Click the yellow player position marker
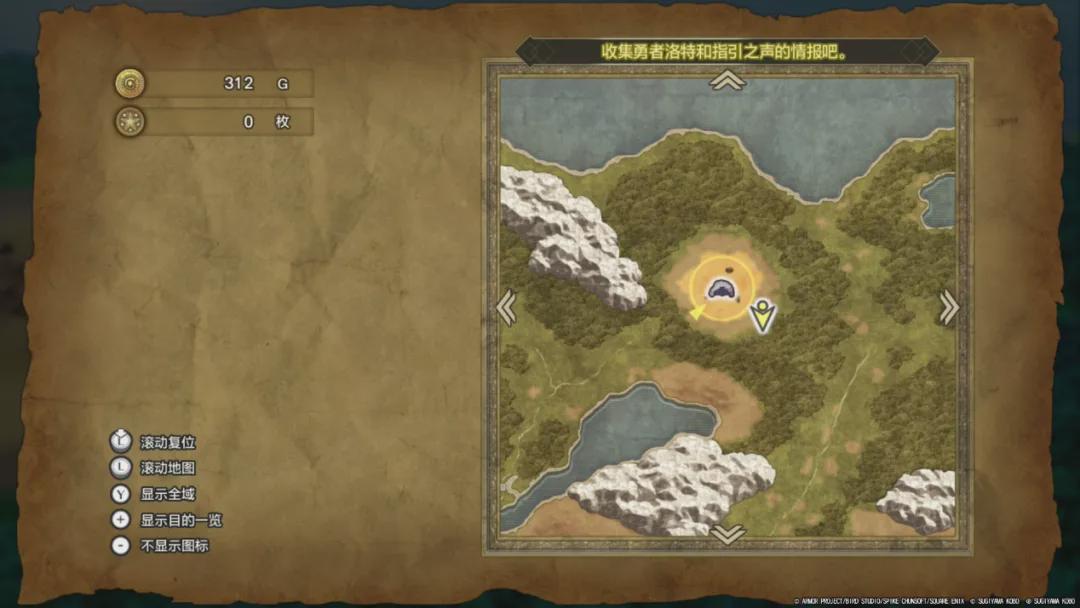Screen dimensions: 1080x608 (764, 316)
